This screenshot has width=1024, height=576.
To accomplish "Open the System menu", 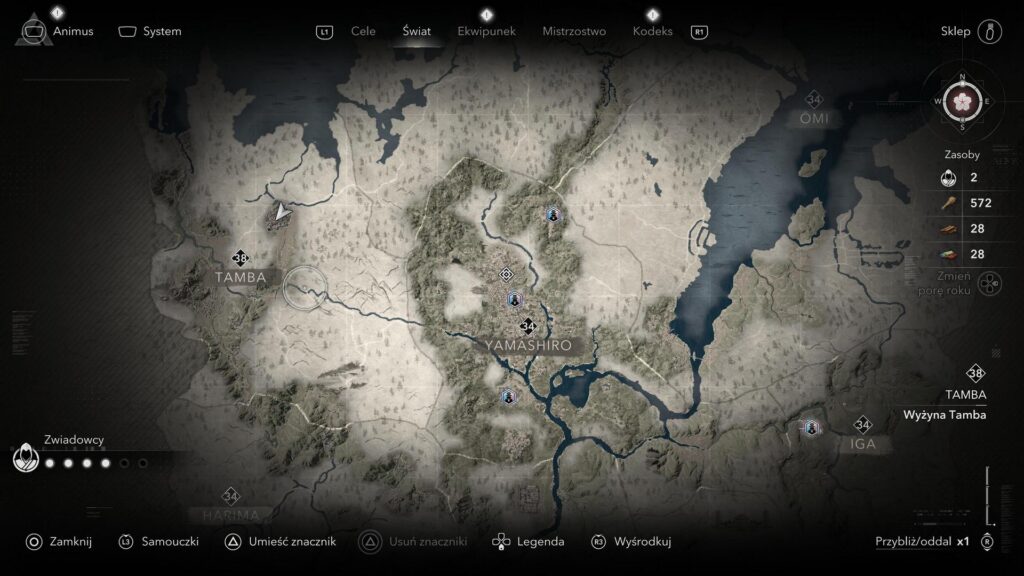I will tap(161, 31).
